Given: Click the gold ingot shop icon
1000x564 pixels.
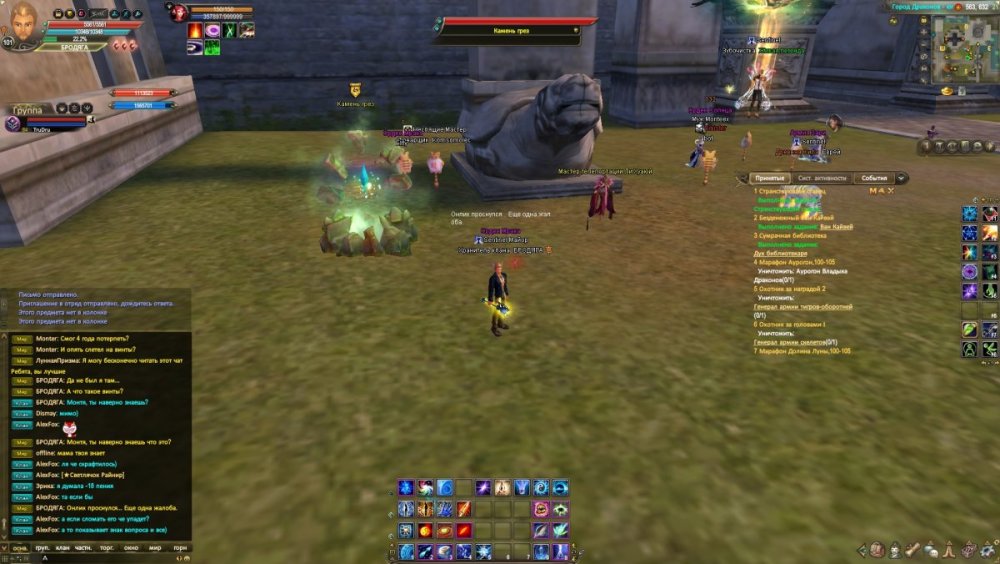Looking at the screenshot, I should [x=946, y=91].
